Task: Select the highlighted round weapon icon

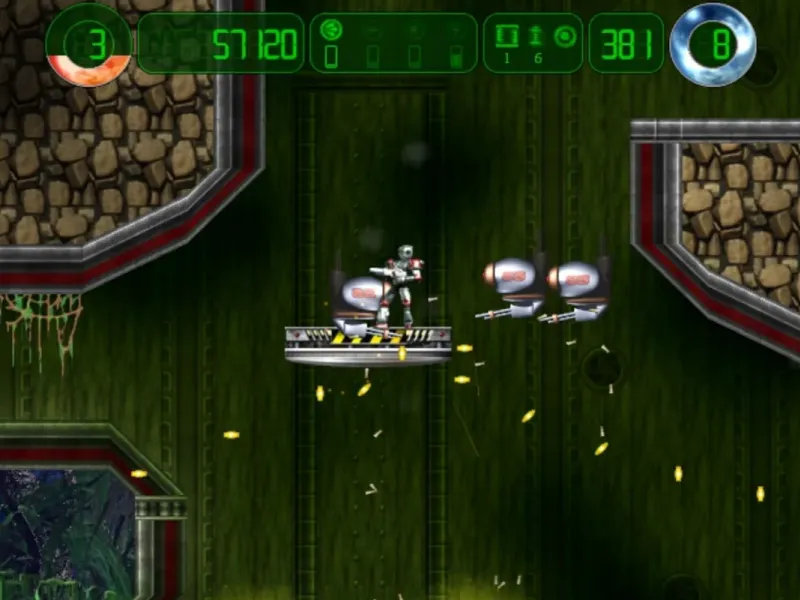Action: [x=331, y=31]
